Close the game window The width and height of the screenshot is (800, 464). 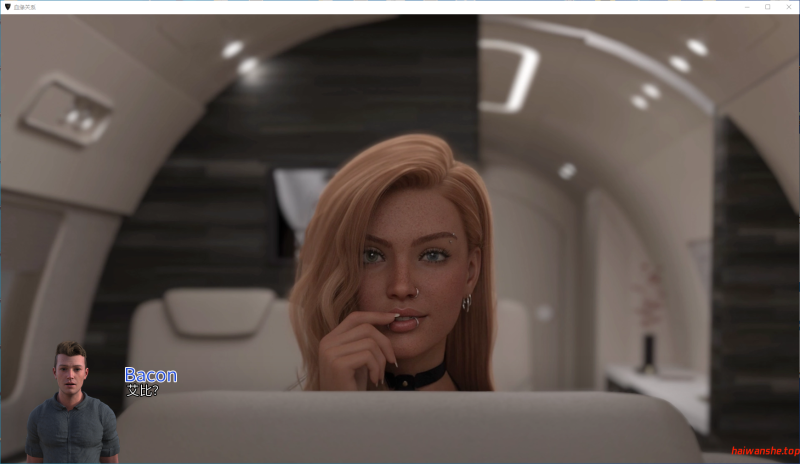click(x=787, y=7)
